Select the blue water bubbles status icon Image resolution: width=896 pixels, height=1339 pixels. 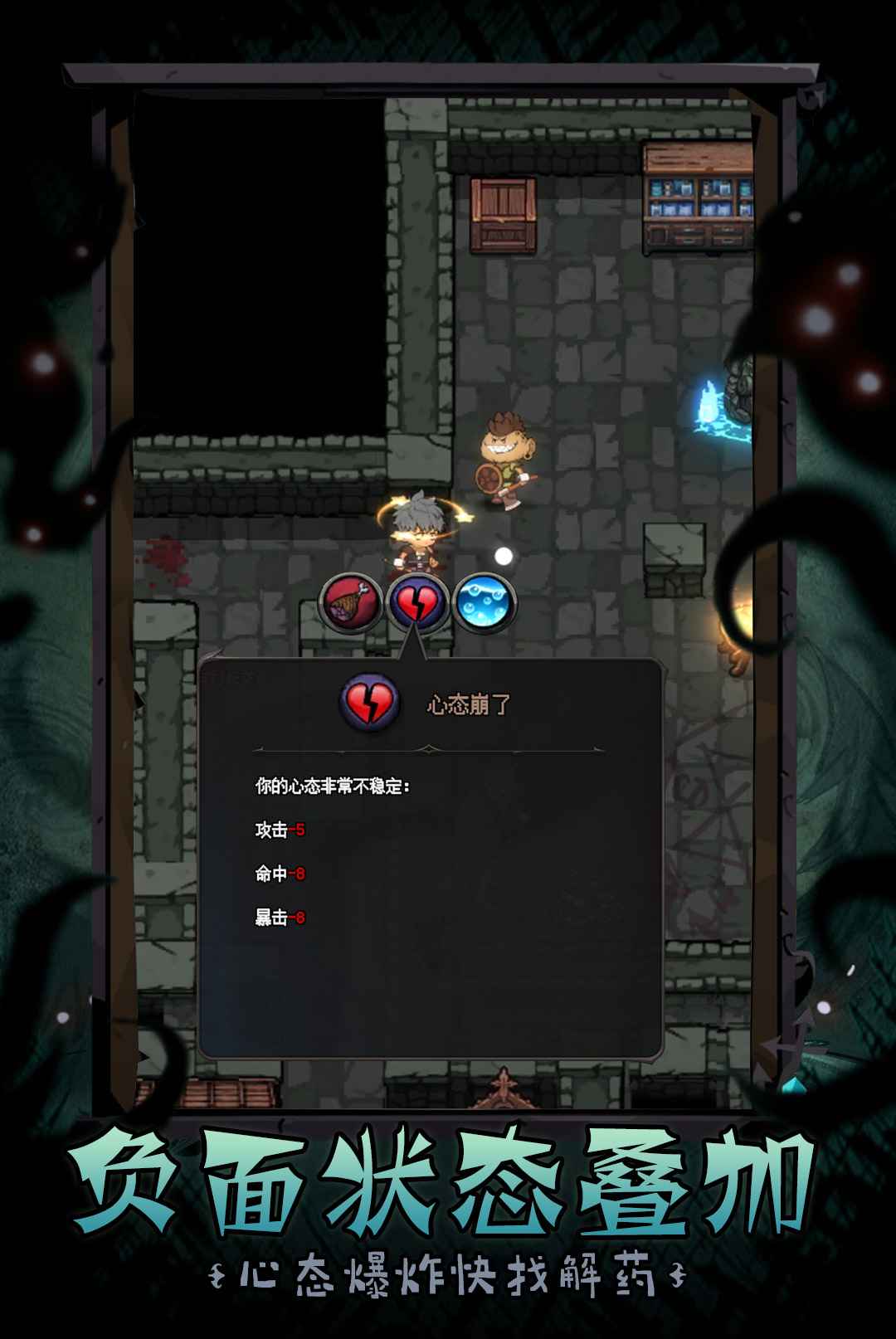pyautogui.click(x=485, y=603)
